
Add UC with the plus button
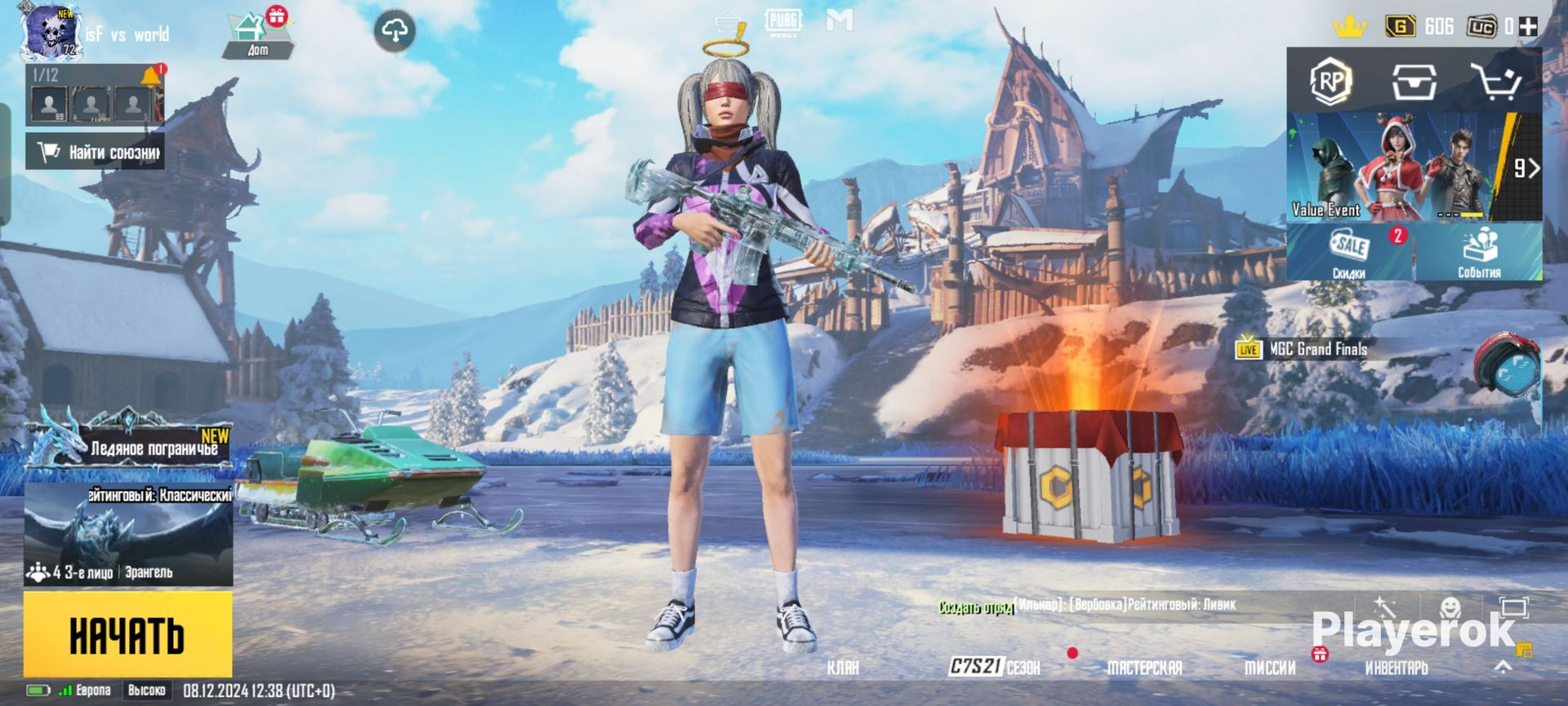click(x=1528, y=27)
